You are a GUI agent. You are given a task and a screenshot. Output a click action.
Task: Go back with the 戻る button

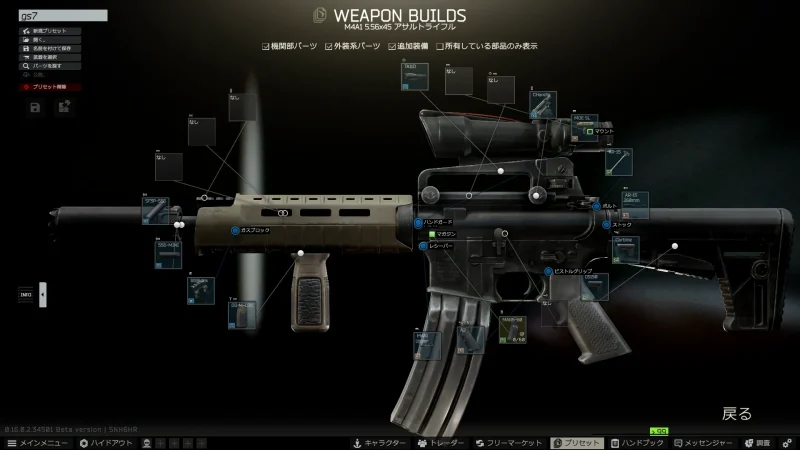point(736,413)
